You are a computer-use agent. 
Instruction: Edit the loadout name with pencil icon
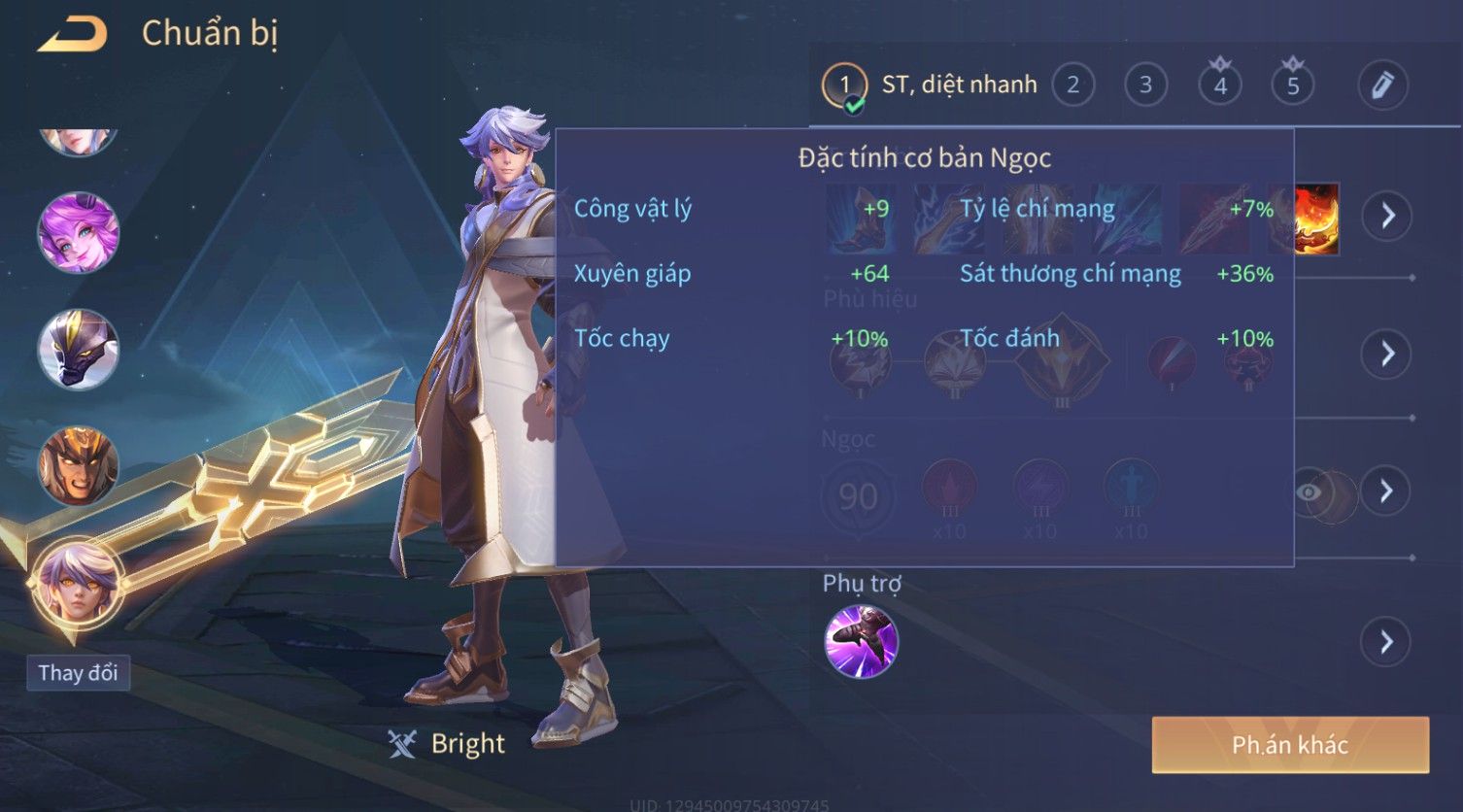coord(1382,85)
